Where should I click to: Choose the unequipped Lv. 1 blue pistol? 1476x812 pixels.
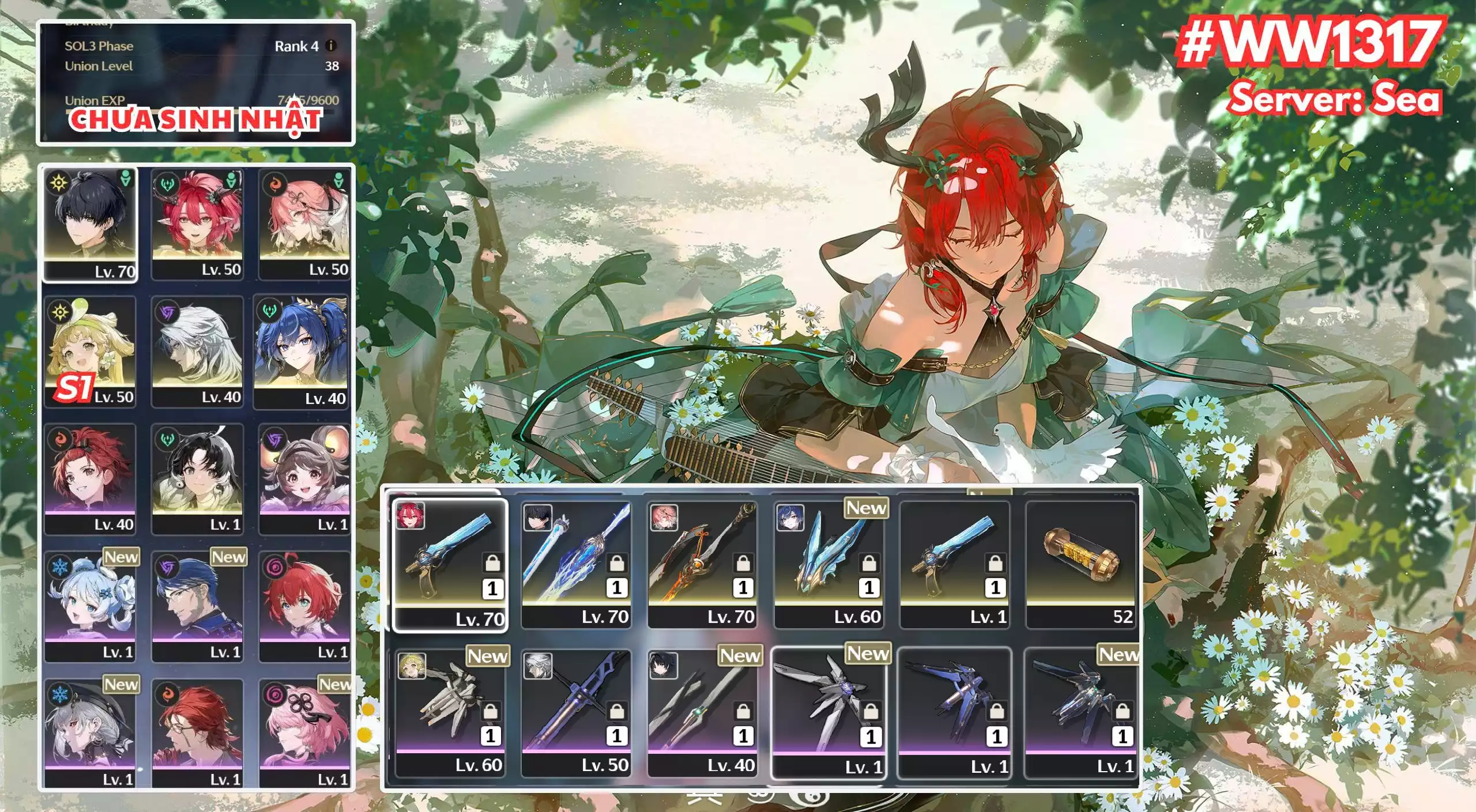(954, 565)
